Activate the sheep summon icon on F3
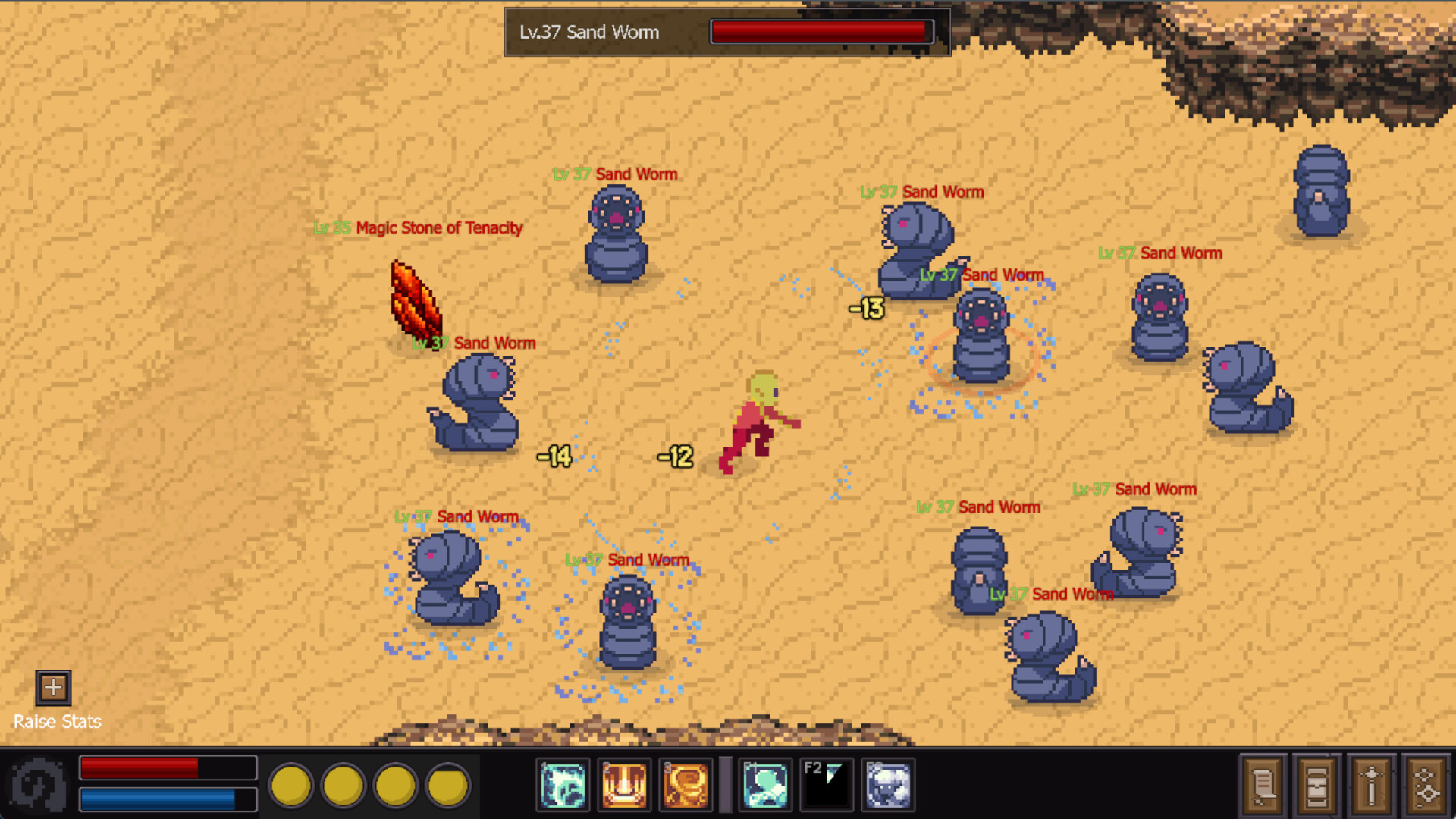Viewport: 1456px width, 819px height. [x=887, y=785]
